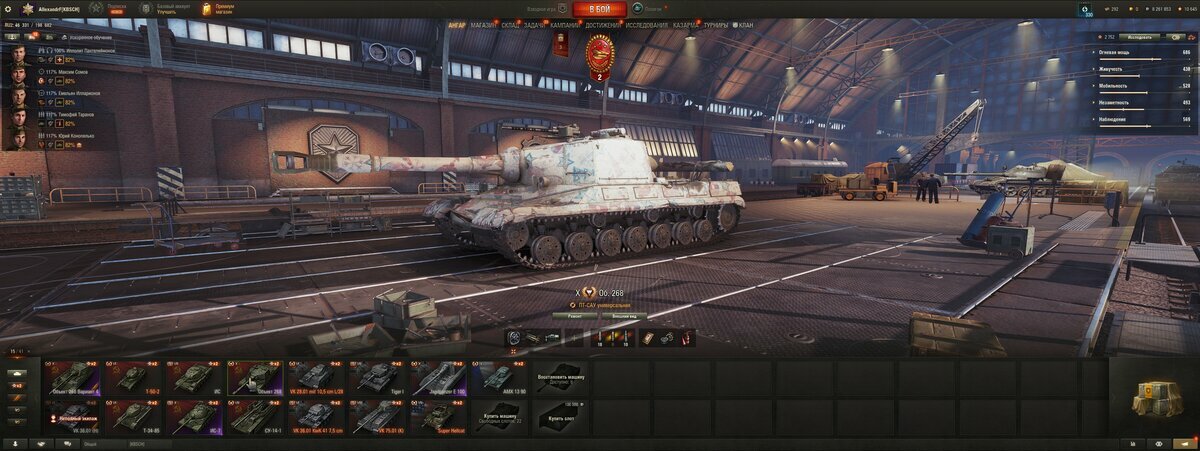
Task: Open the Премиум магазин
Action: (219, 9)
